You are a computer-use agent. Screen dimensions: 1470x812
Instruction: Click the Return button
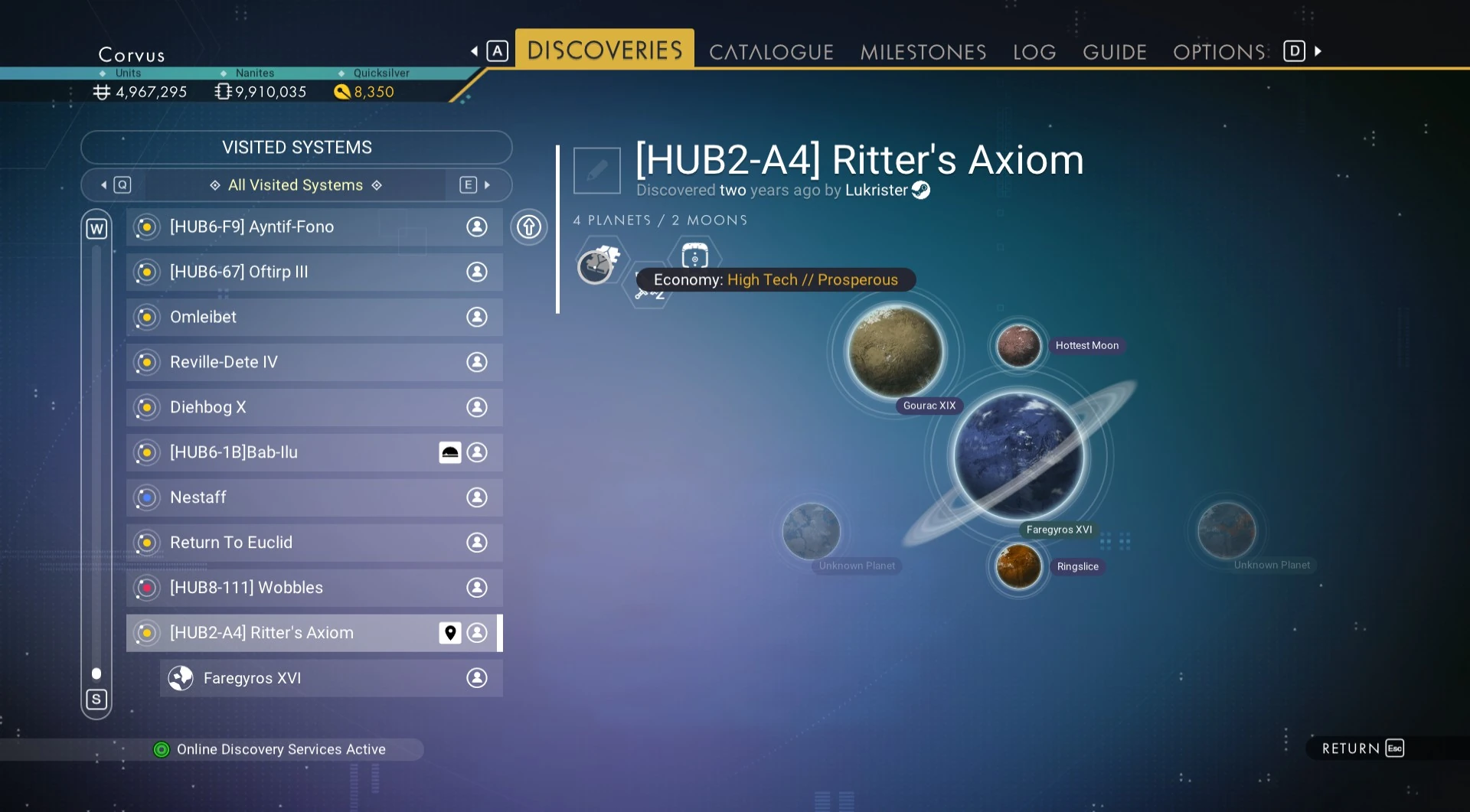click(x=1362, y=748)
